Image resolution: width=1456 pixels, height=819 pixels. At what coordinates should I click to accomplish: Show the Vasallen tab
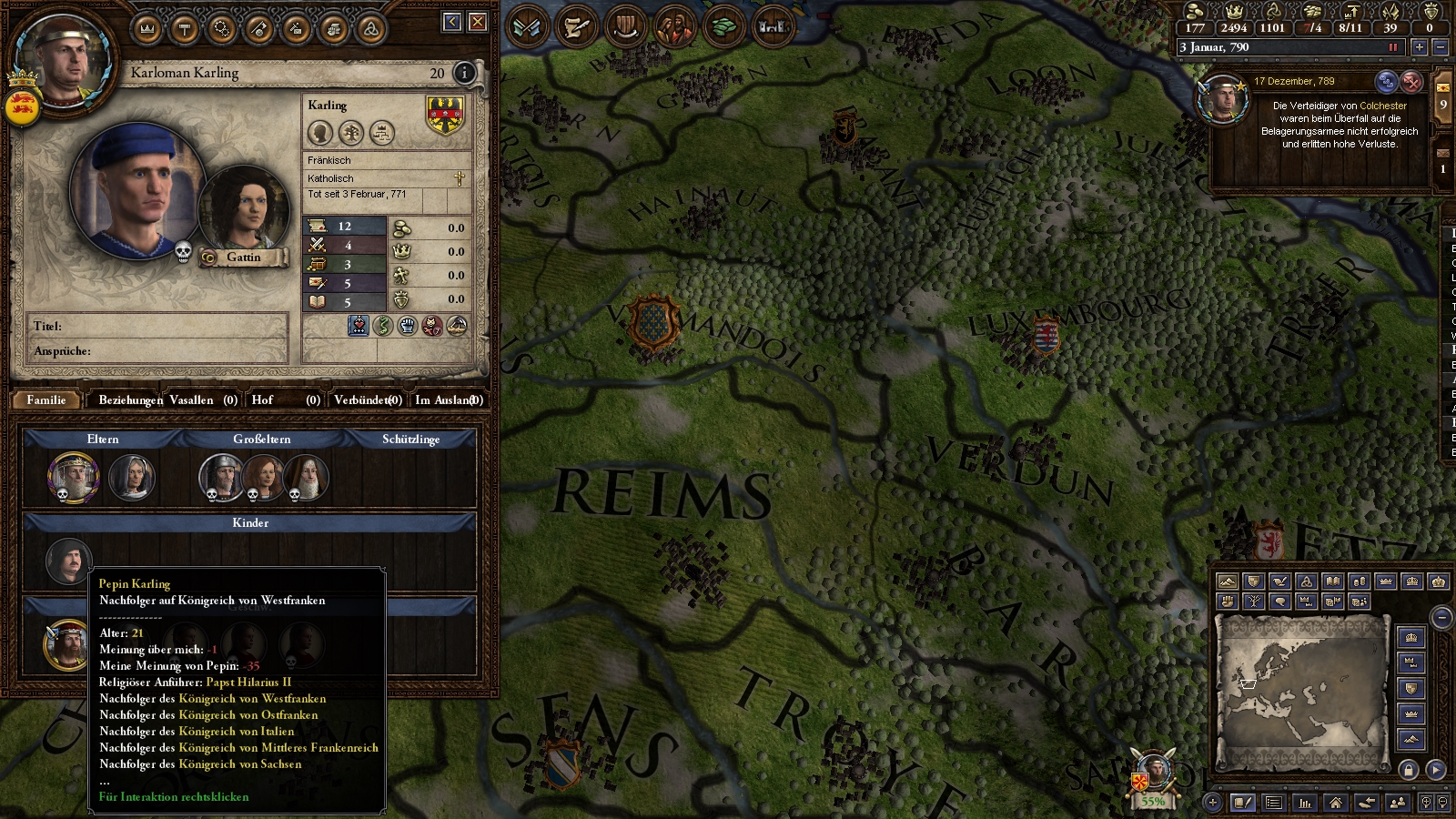pyautogui.click(x=203, y=399)
